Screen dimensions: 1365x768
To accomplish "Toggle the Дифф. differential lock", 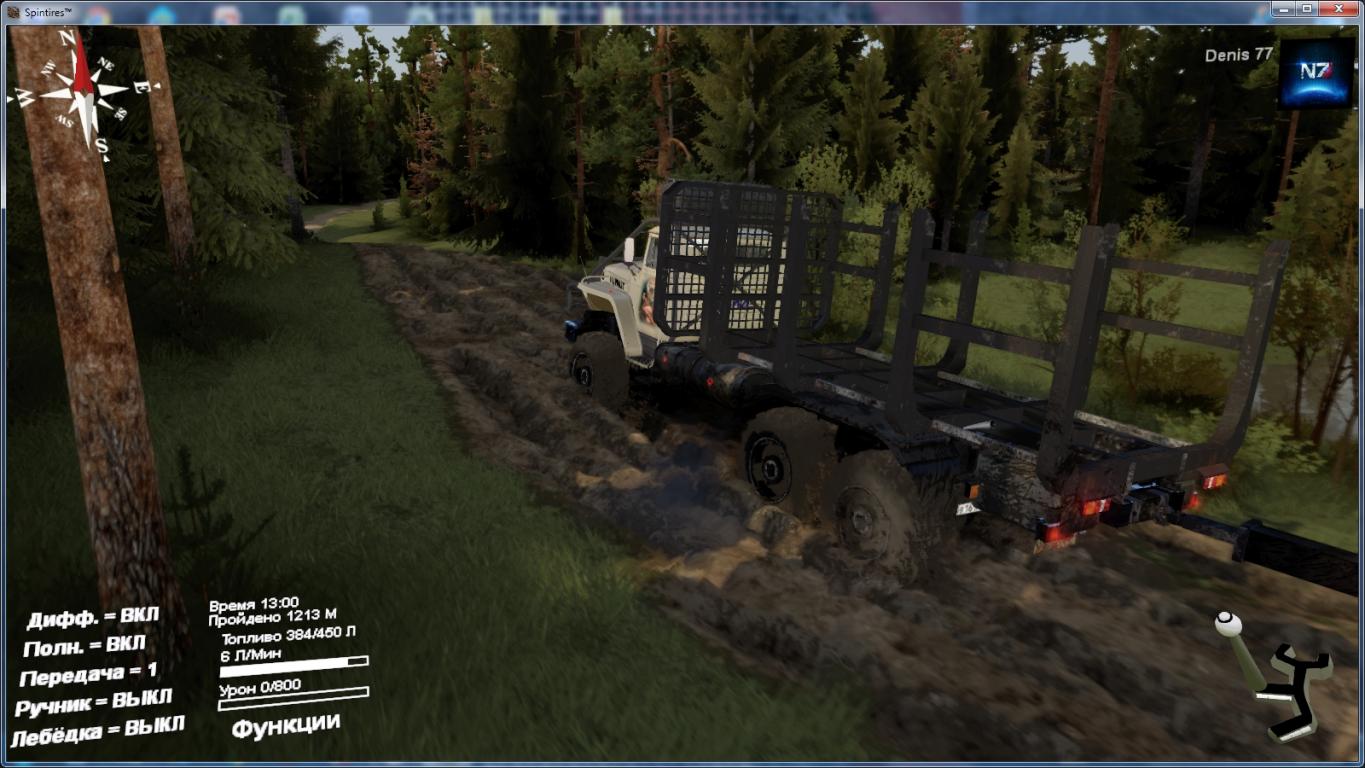I will point(93,617).
